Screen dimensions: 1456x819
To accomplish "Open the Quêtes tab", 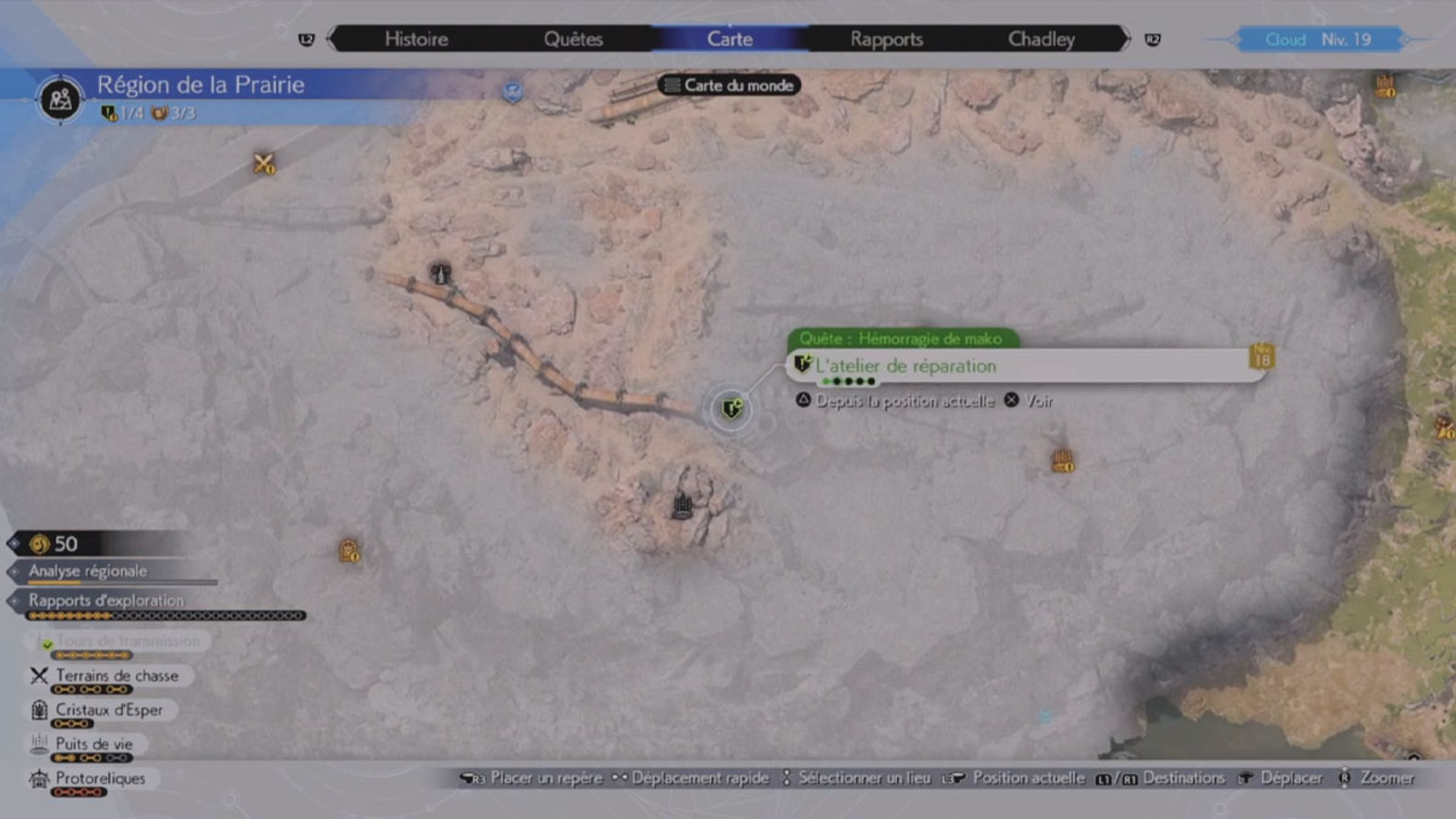I will 573,39.
